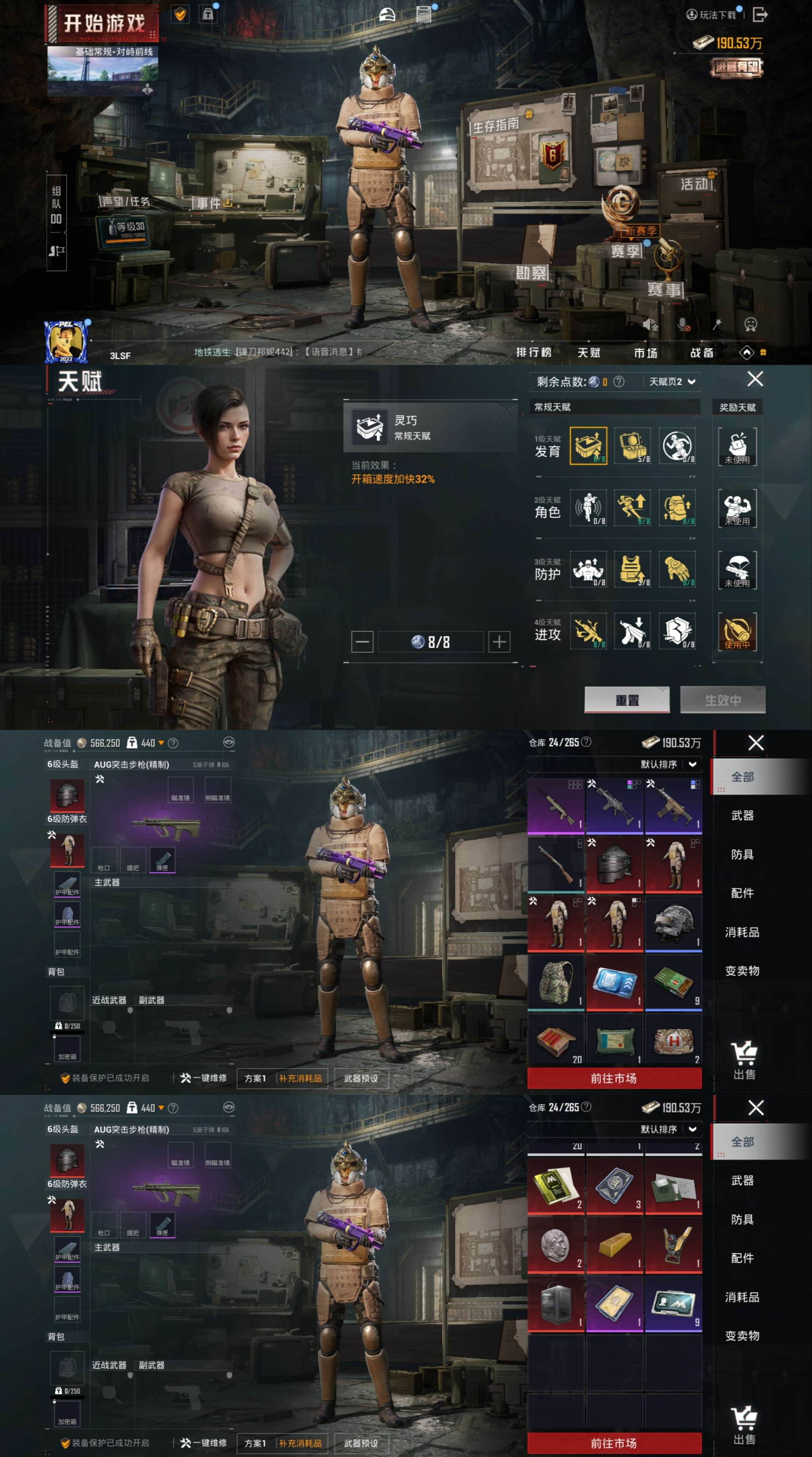Open the 赛事 tournament menu
The width and height of the screenshot is (812, 1457).
click(x=665, y=290)
